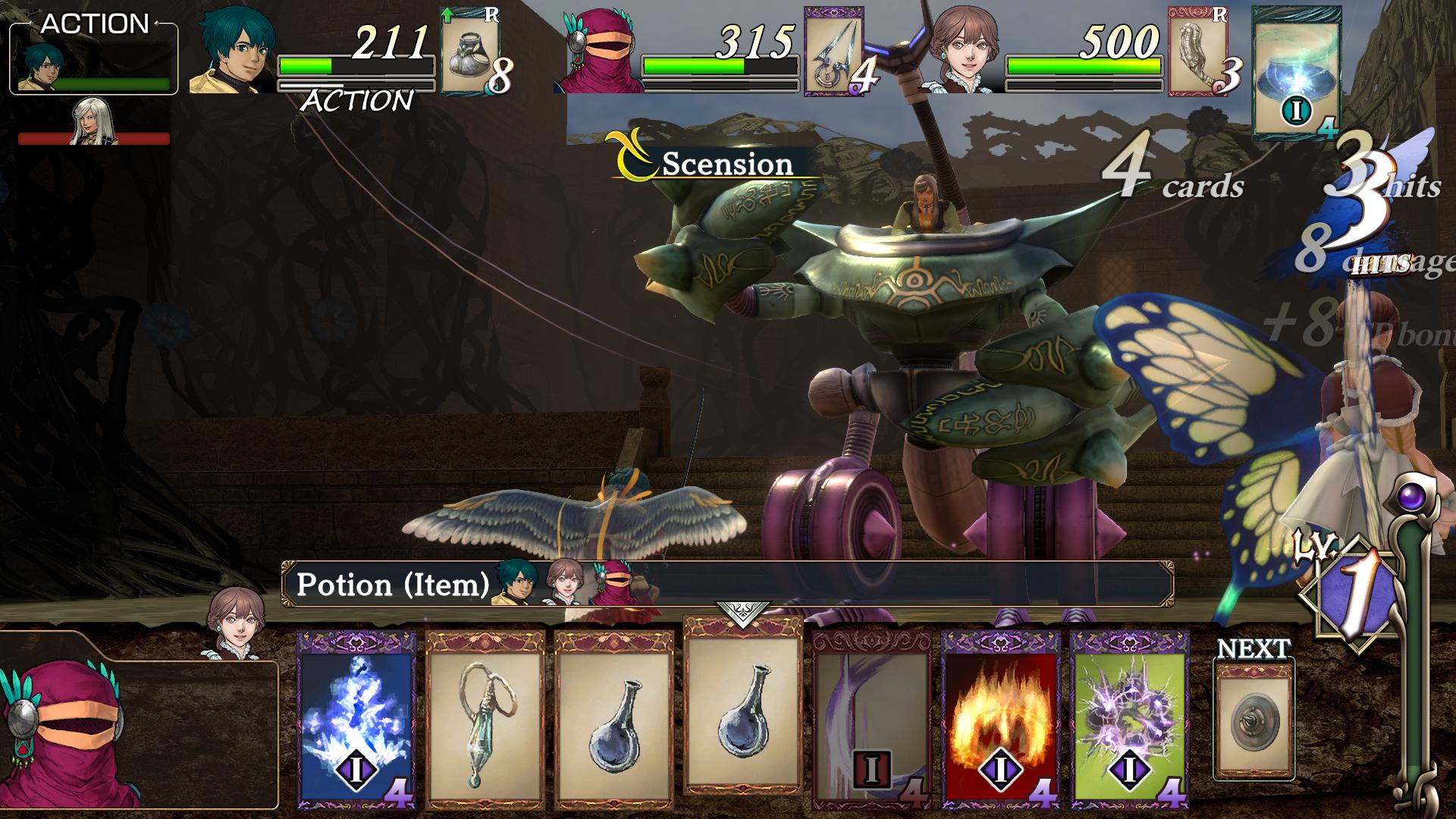Viewport: 1456px width, 819px height.
Task: Choose the purple thorn burst card
Action: pos(1129,719)
